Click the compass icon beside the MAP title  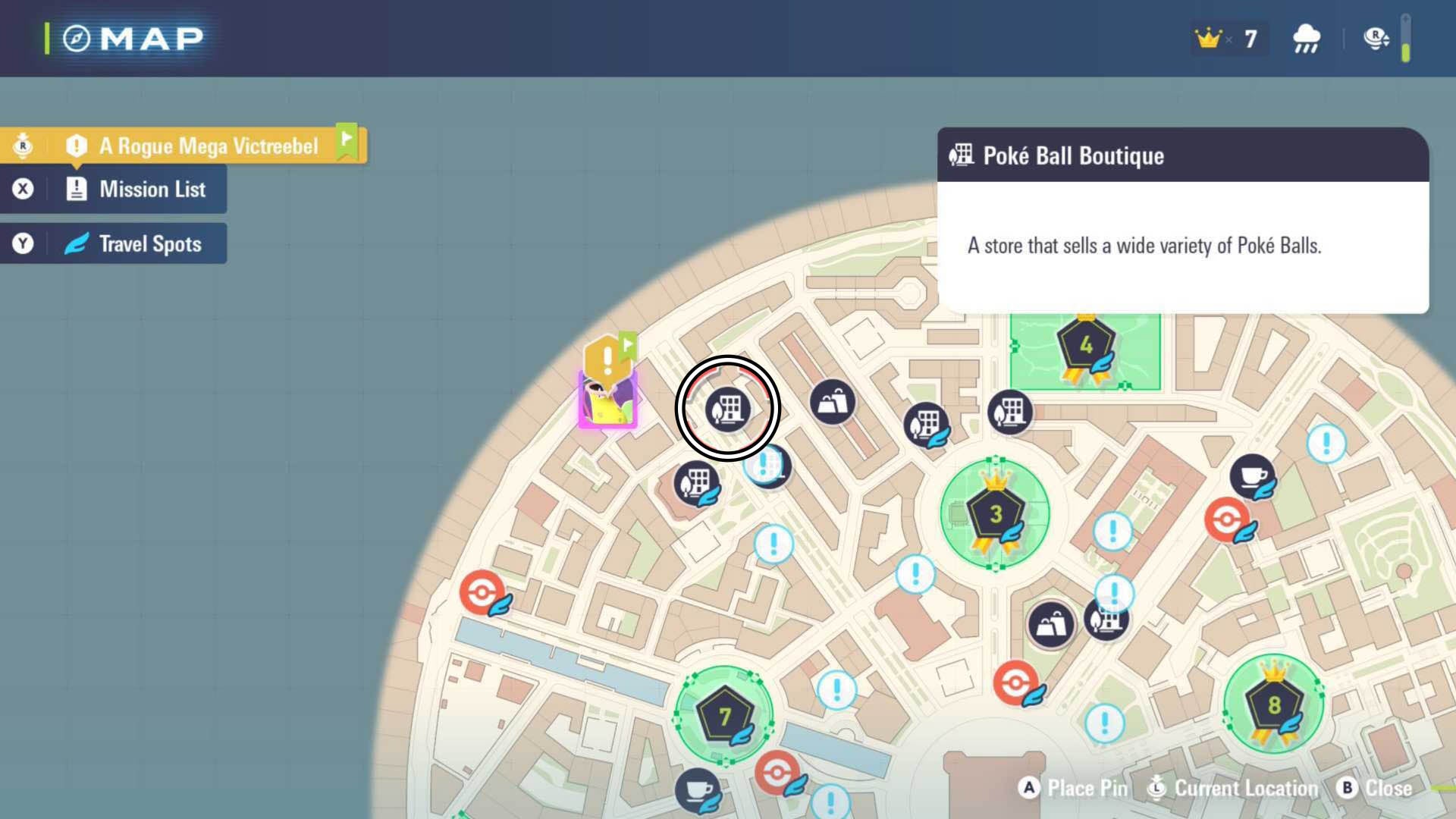coord(77,36)
